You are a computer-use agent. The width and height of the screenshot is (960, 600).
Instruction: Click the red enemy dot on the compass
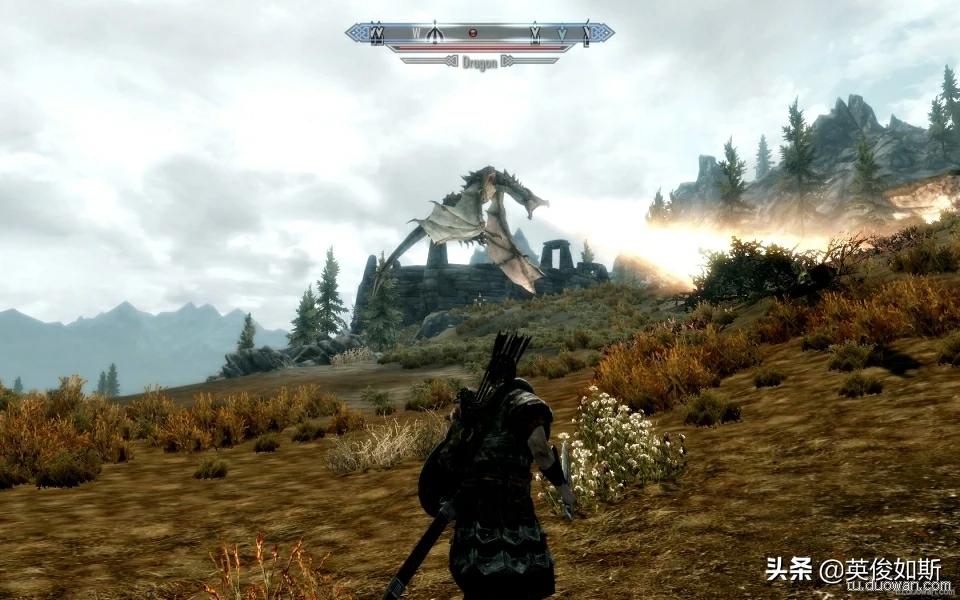(x=473, y=32)
